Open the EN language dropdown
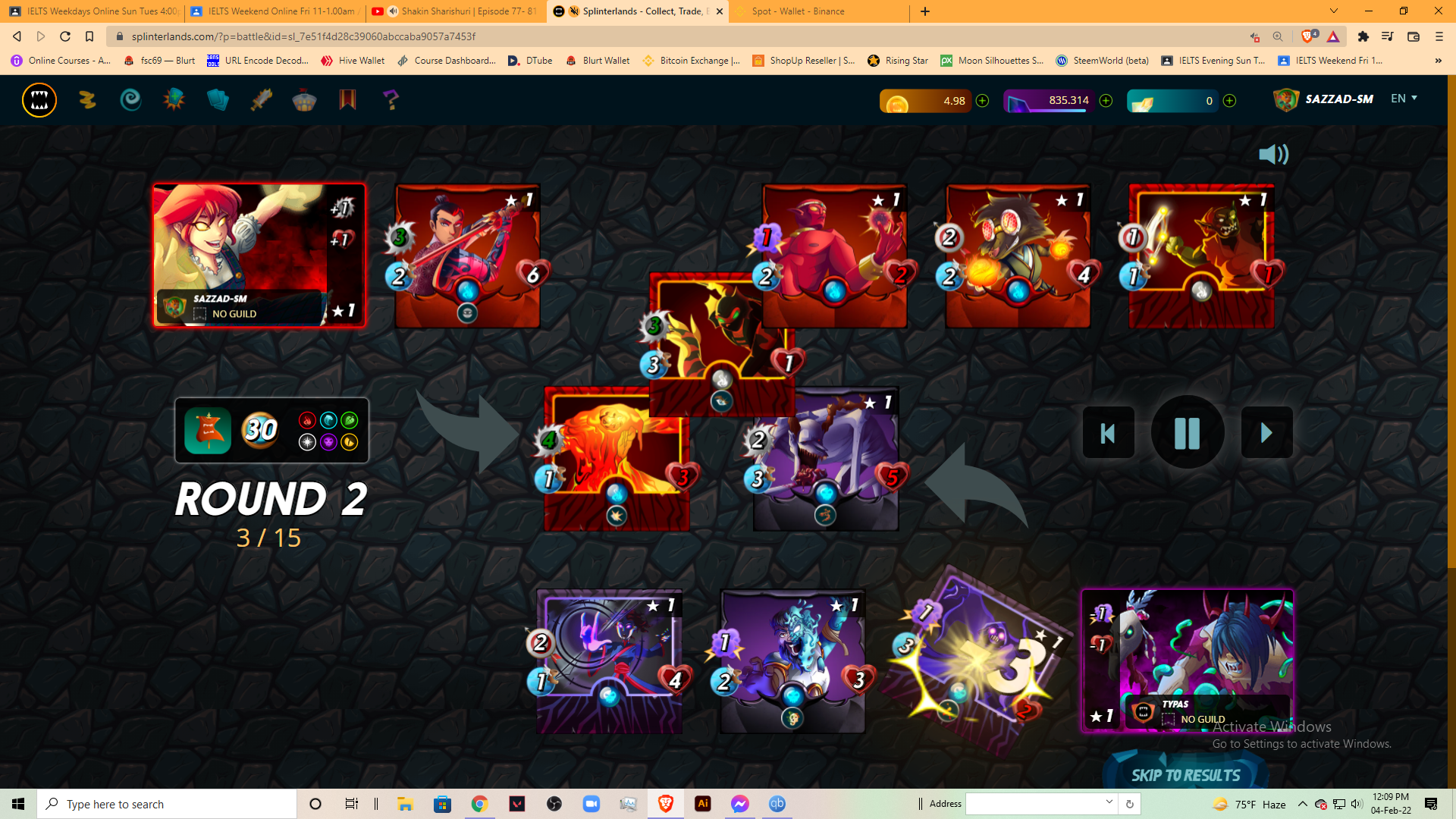1456x819 pixels. (1403, 99)
